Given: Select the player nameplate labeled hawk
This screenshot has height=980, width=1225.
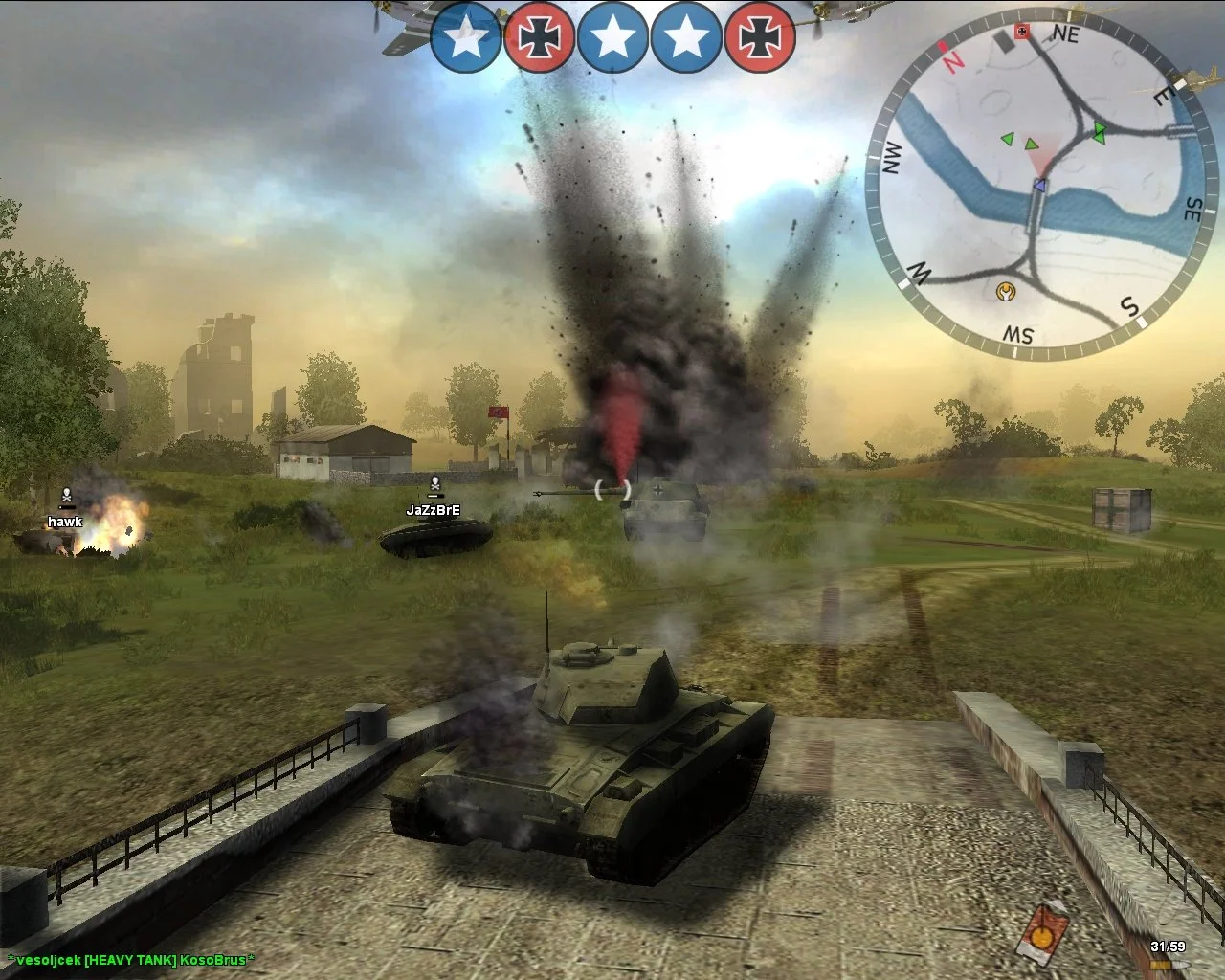Looking at the screenshot, I should (64, 522).
